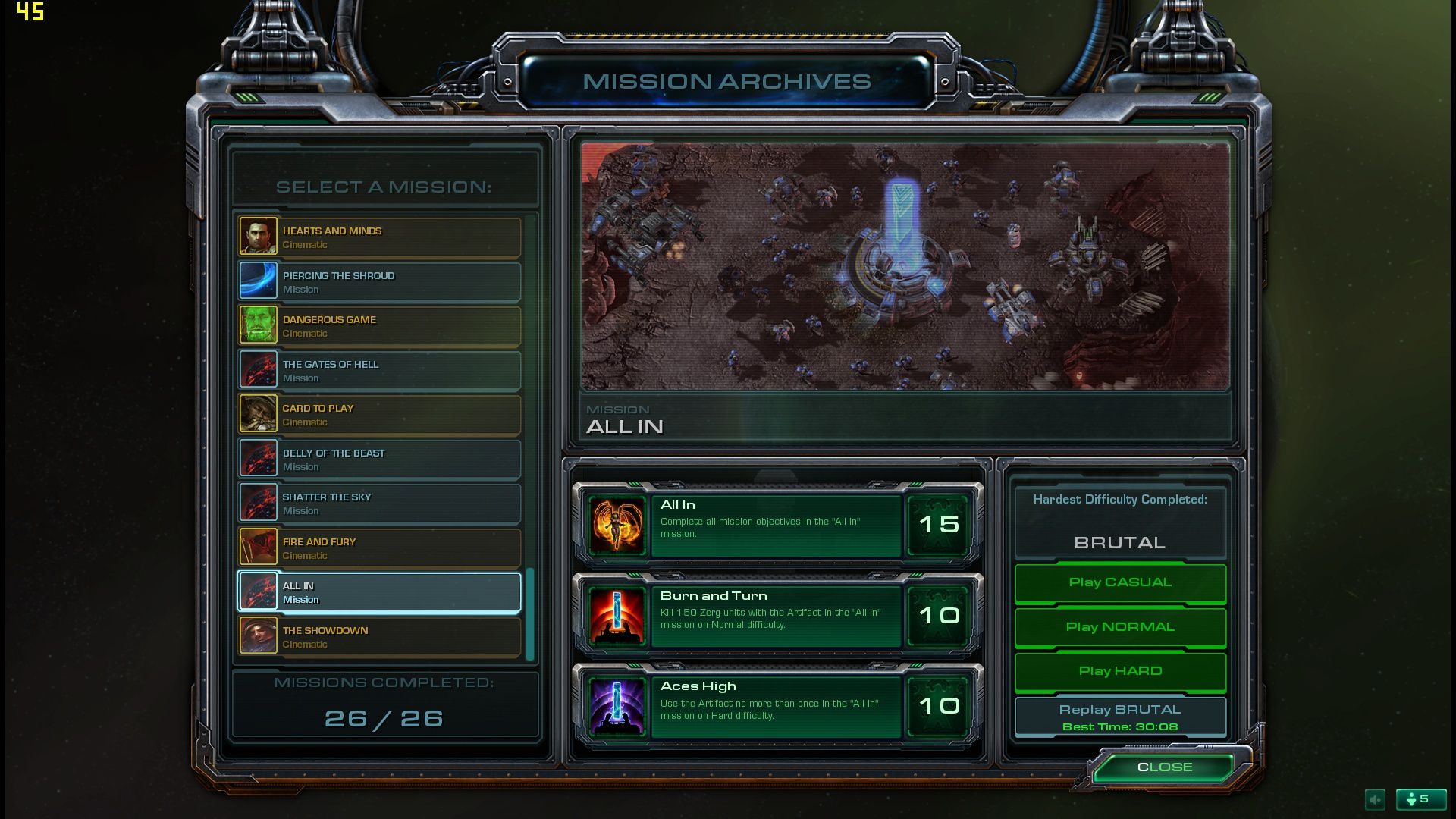Close the Mission Archives window
The image size is (1456, 819).
click(1165, 767)
